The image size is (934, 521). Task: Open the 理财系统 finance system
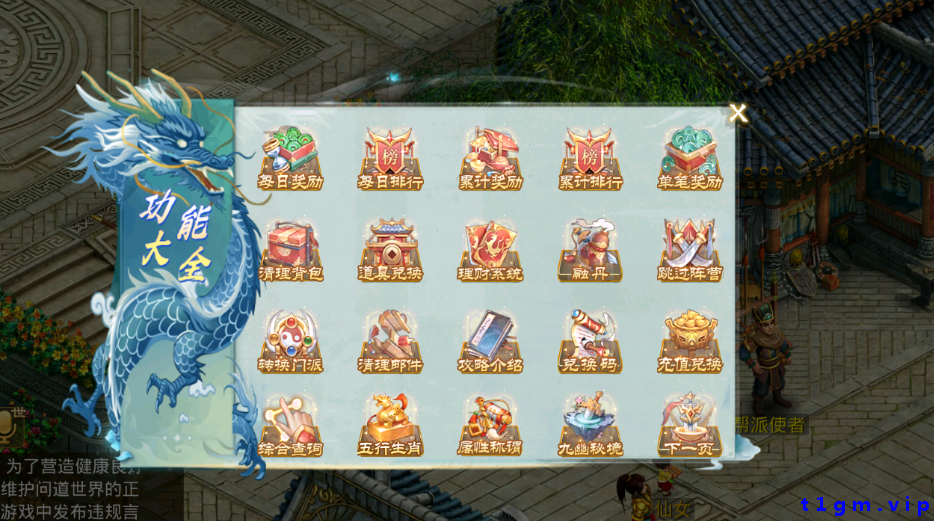point(491,249)
